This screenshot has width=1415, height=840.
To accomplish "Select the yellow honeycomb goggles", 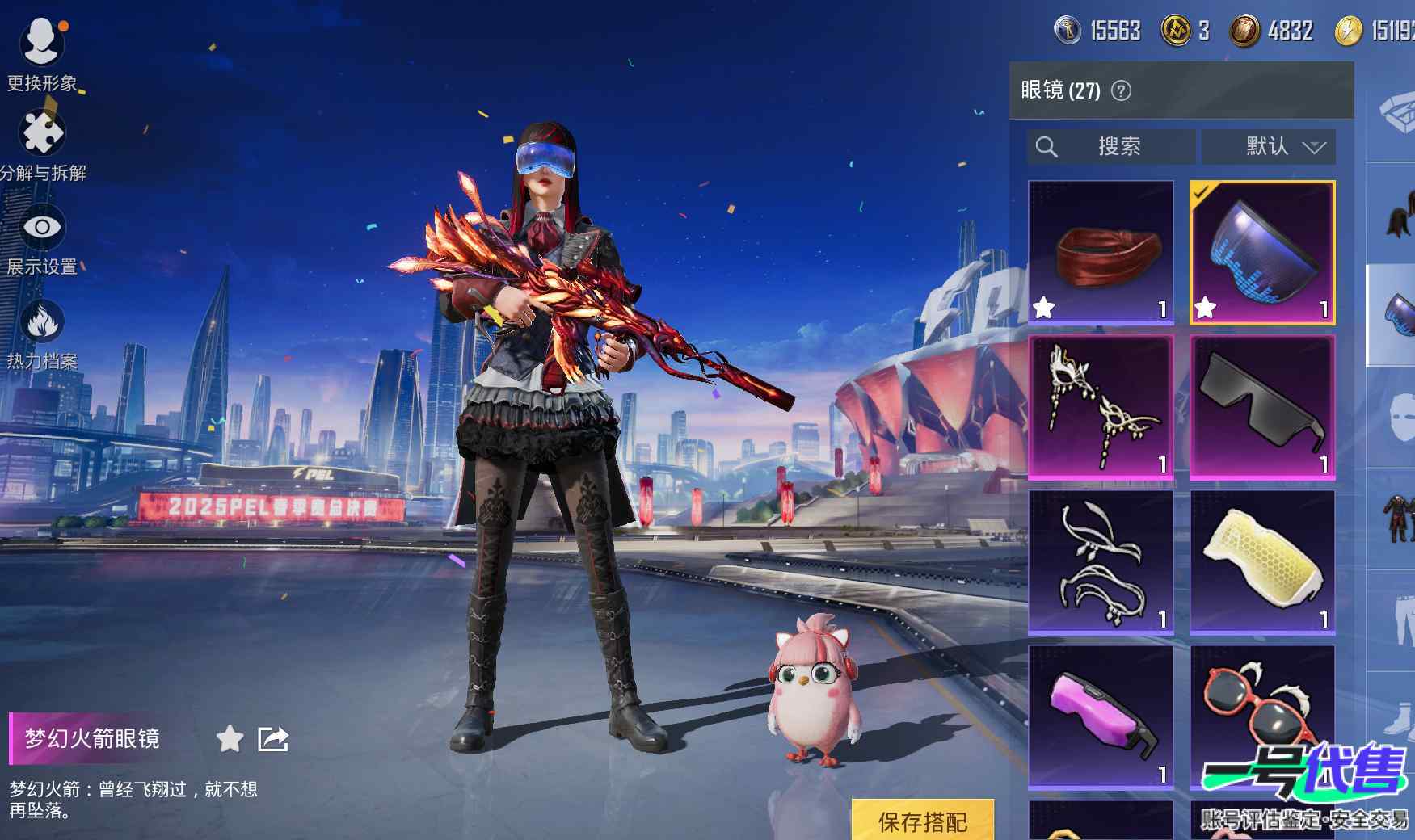I will point(1262,563).
